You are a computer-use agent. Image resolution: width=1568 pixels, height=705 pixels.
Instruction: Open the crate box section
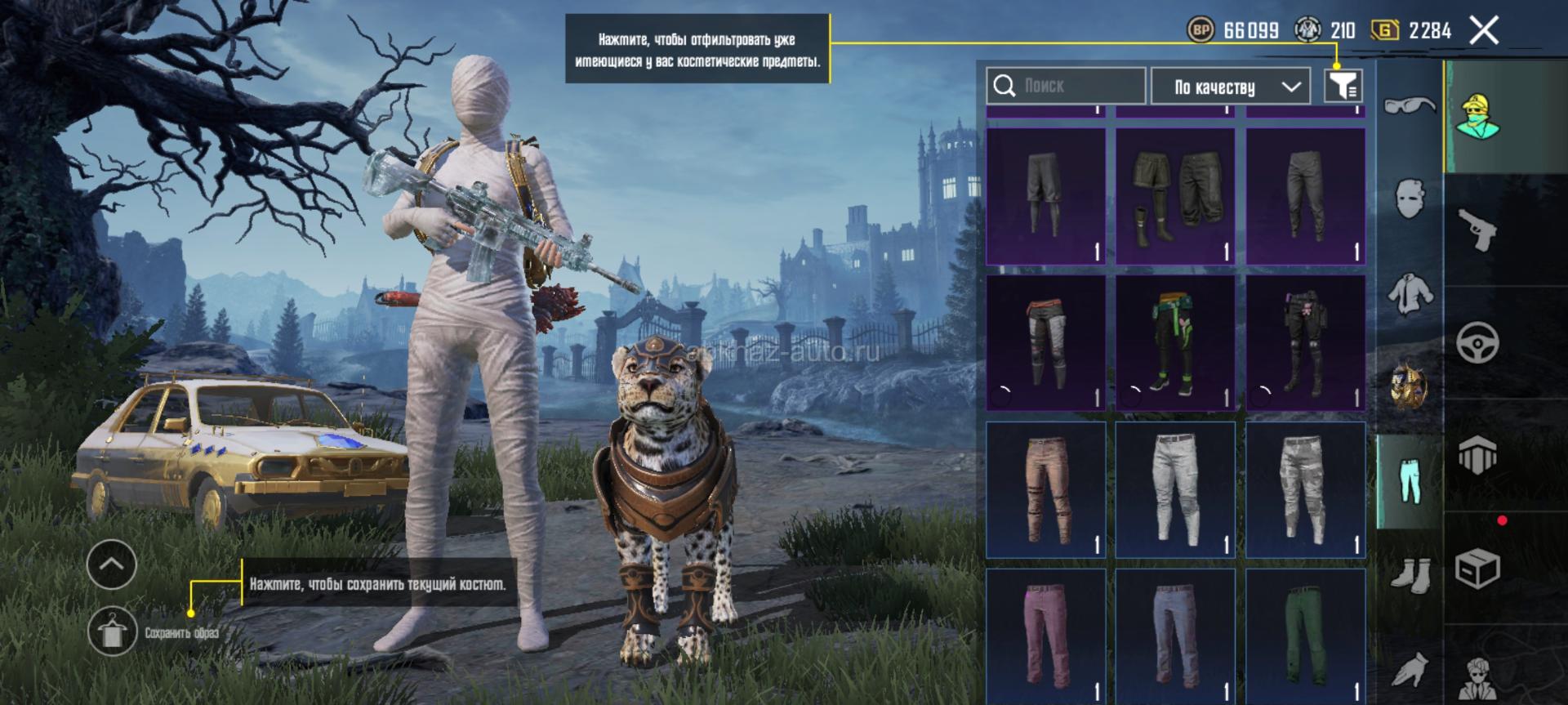pyautogui.click(x=1477, y=568)
